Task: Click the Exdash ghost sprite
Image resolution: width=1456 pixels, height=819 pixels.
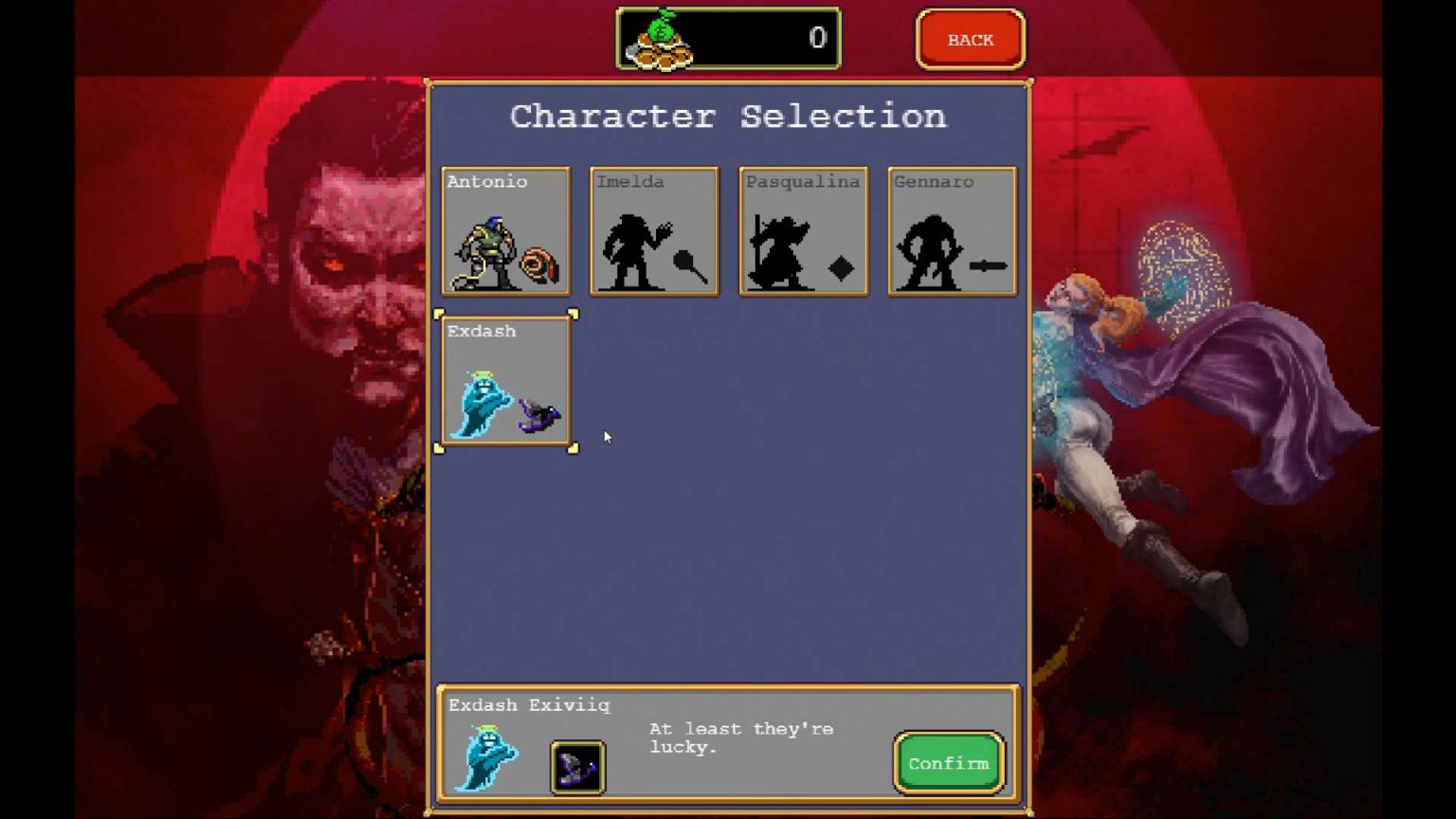Action: (x=482, y=403)
